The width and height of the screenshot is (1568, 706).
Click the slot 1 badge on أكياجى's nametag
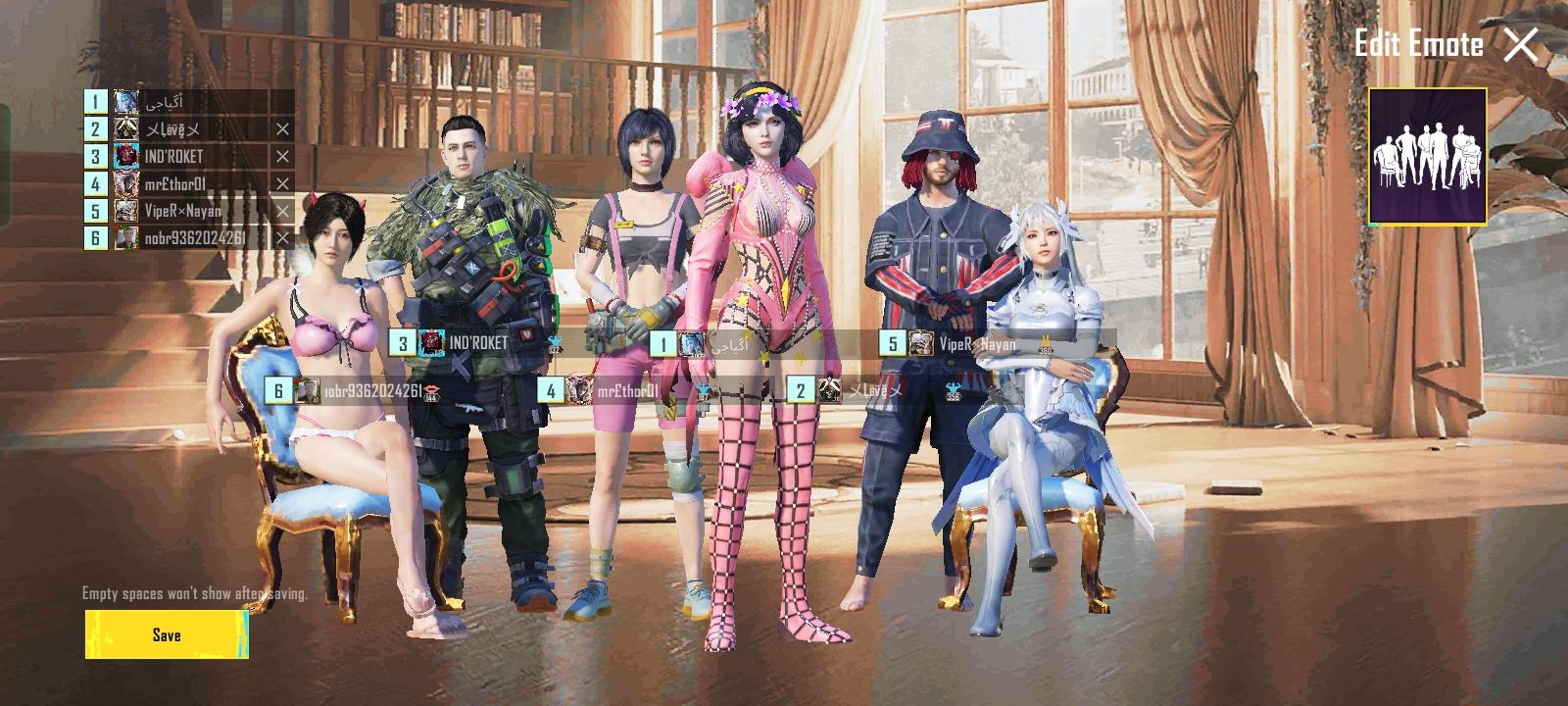662,345
